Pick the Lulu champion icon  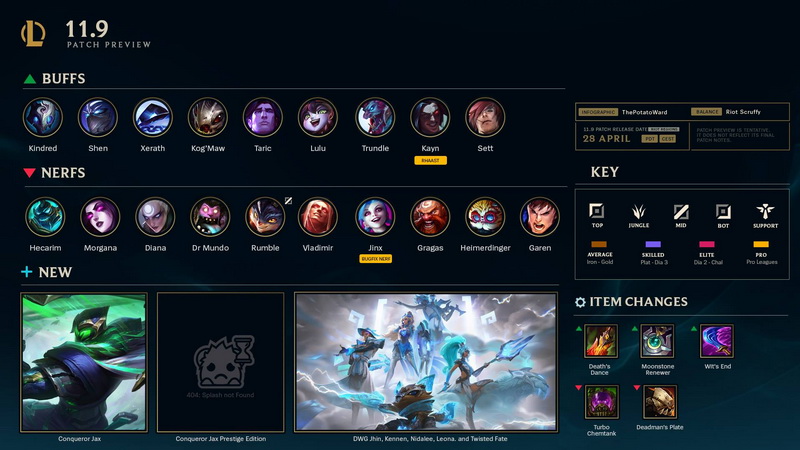[x=318, y=117]
